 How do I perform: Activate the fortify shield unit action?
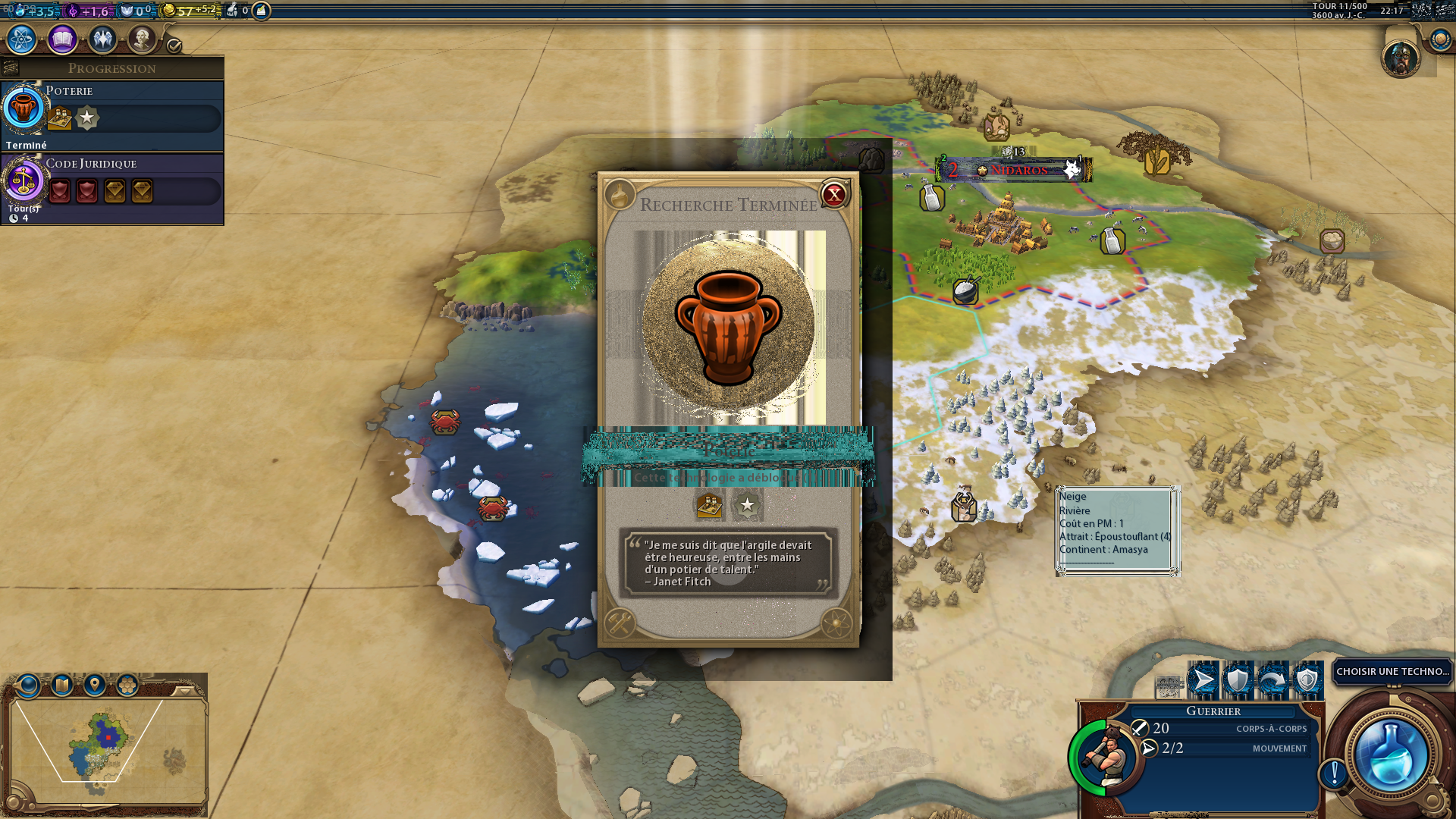click(x=1238, y=679)
